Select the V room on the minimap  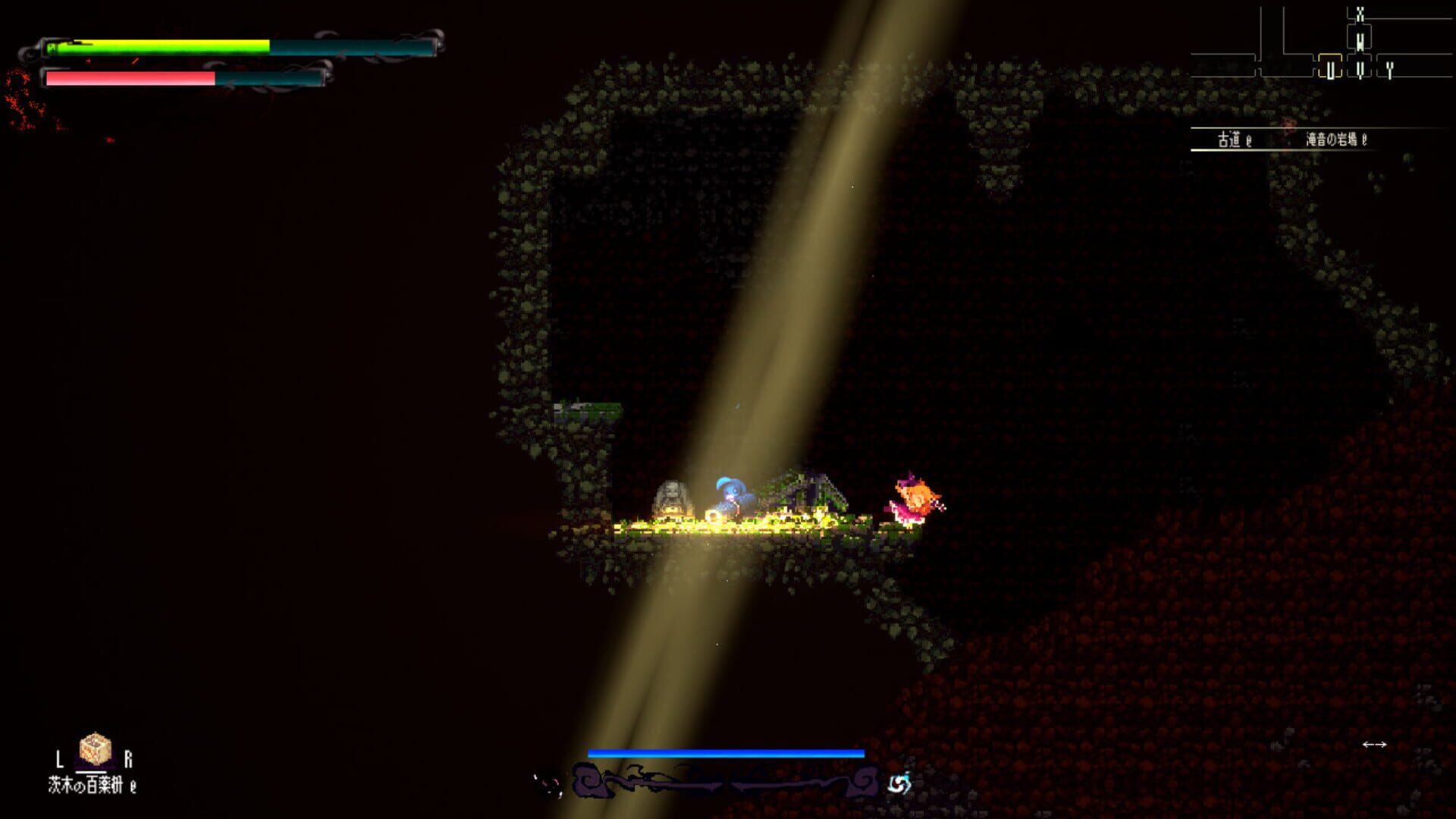[x=1362, y=69]
